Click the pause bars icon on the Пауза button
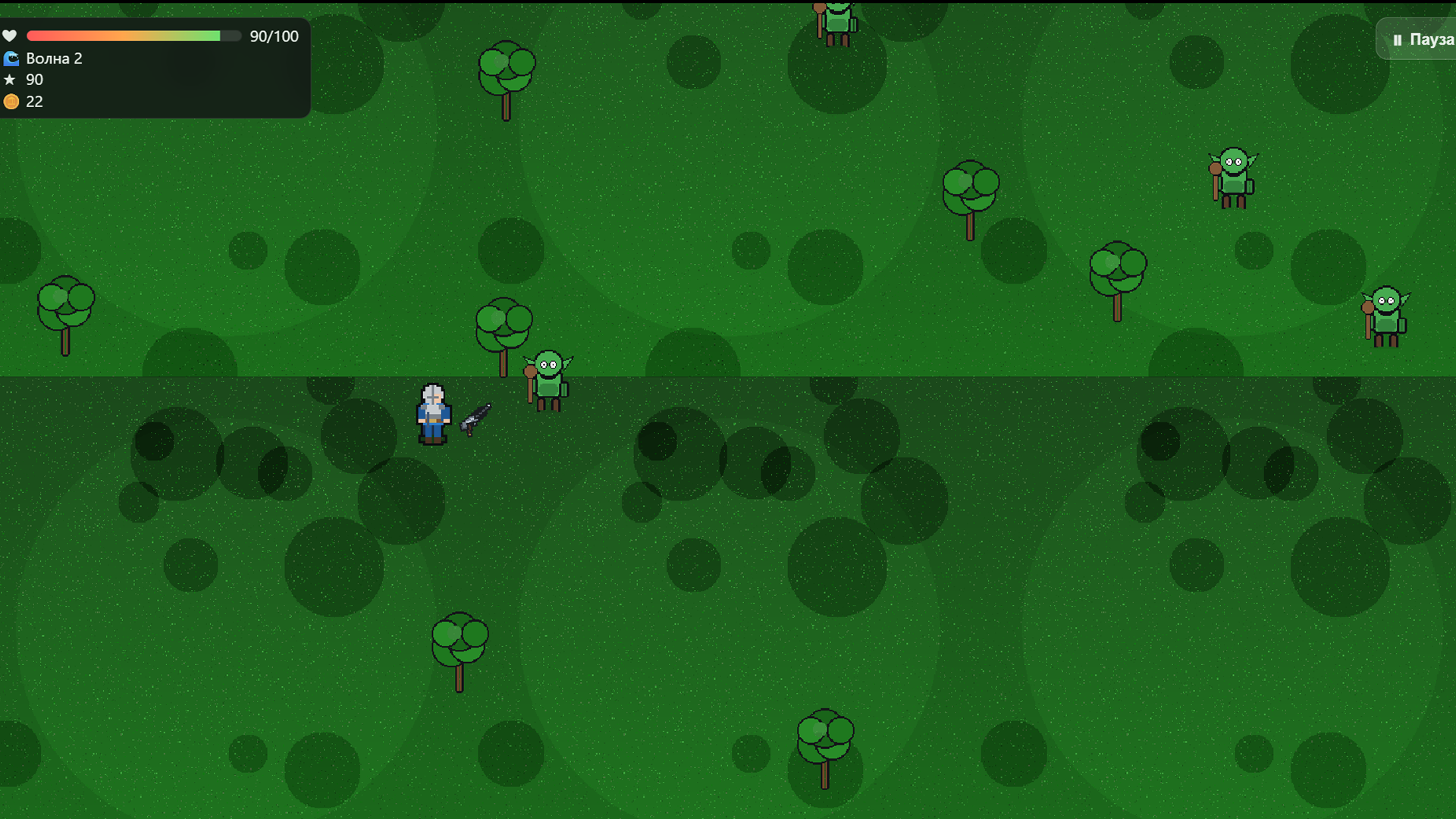This screenshot has width=1456, height=819. coord(1398,39)
